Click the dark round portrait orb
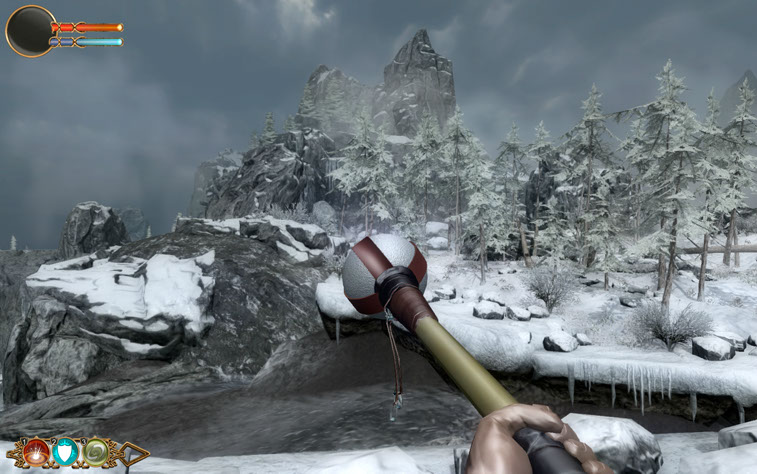 pos(30,31)
